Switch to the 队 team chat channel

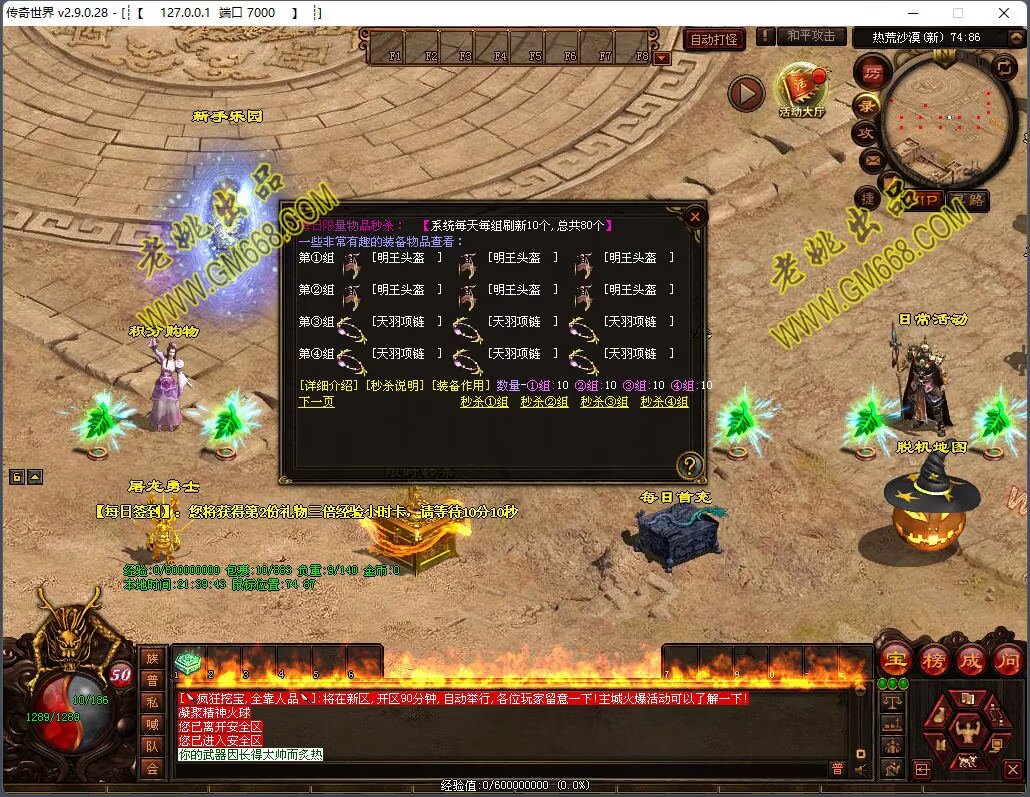[151, 745]
